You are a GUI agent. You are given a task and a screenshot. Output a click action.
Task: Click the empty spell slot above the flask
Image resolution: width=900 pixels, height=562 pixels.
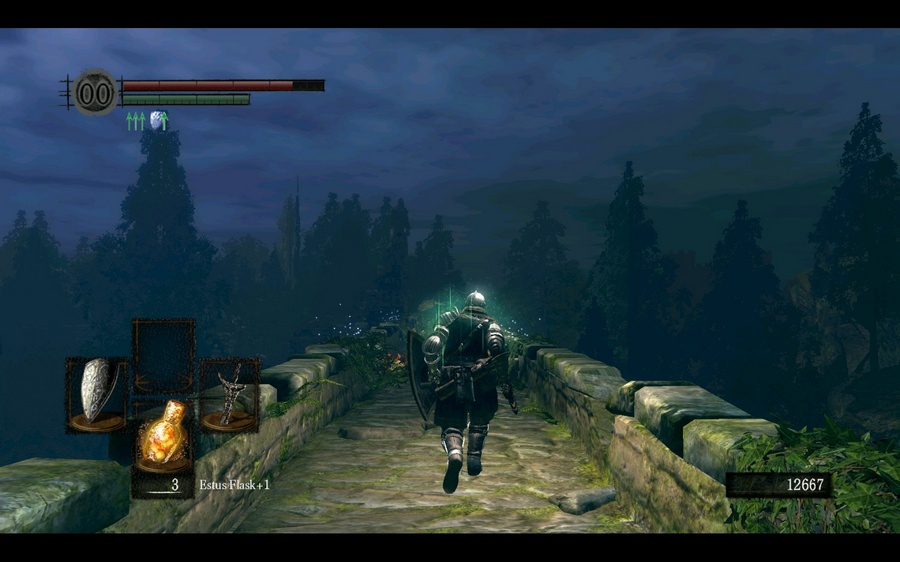click(163, 354)
